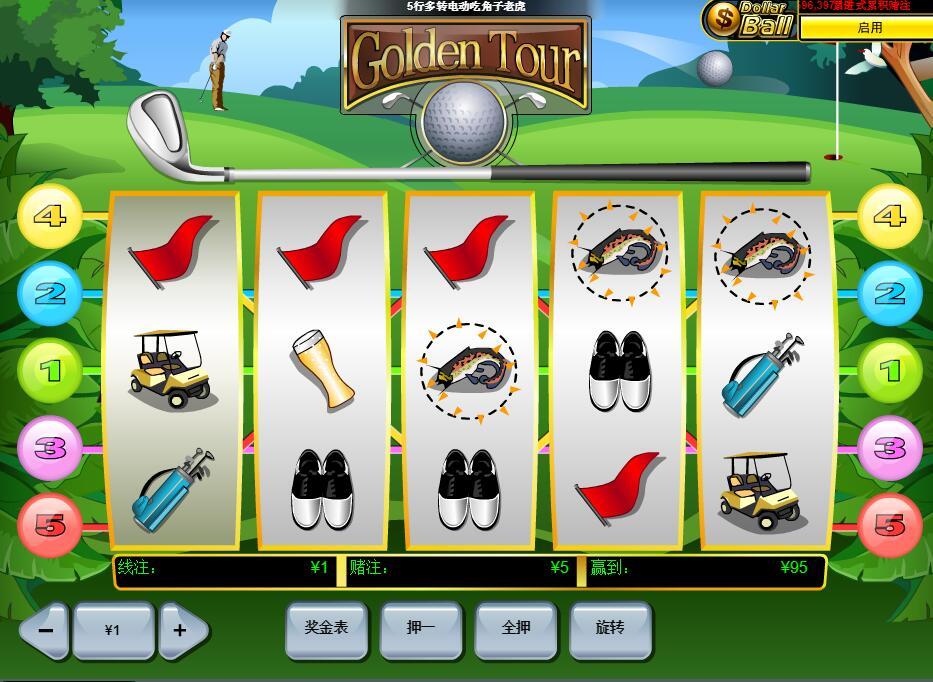933x682 pixels.
Task: Click the 押一 bet one button
Action: tap(421, 629)
